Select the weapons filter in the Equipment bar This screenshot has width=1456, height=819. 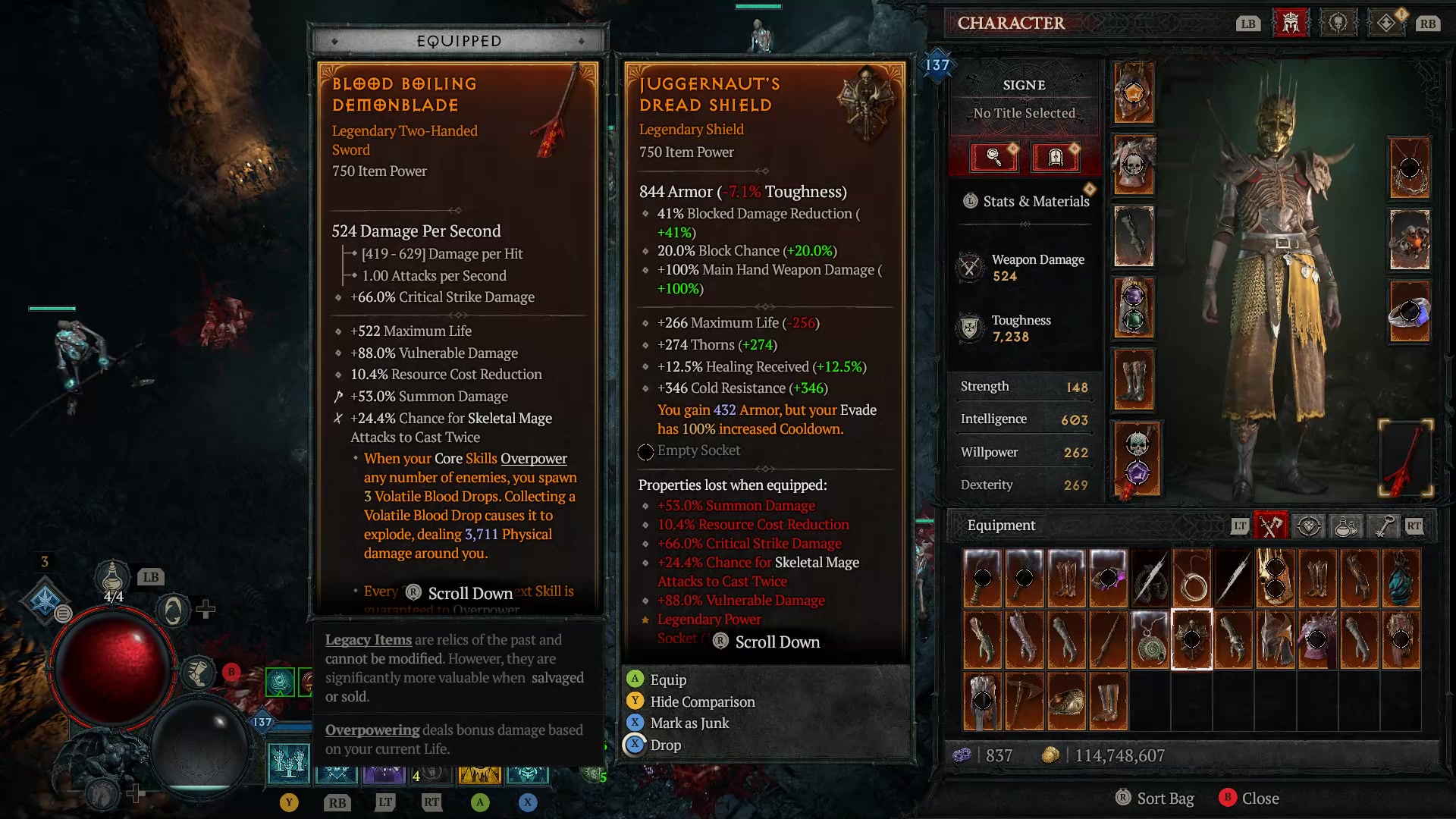tap(1269, 526)
